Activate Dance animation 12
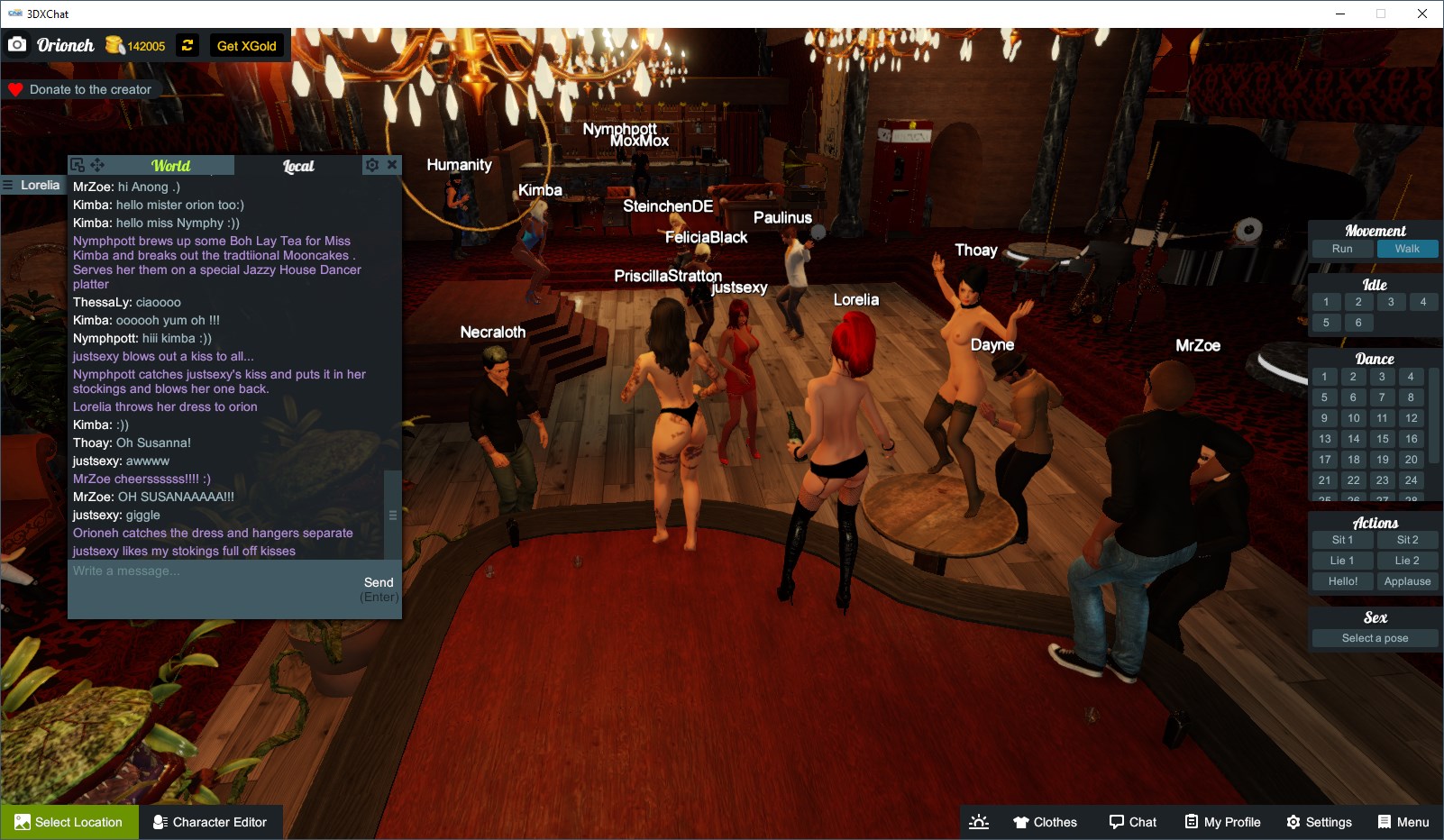Viewport: 1444px width, 840px height. [1410, 418]
